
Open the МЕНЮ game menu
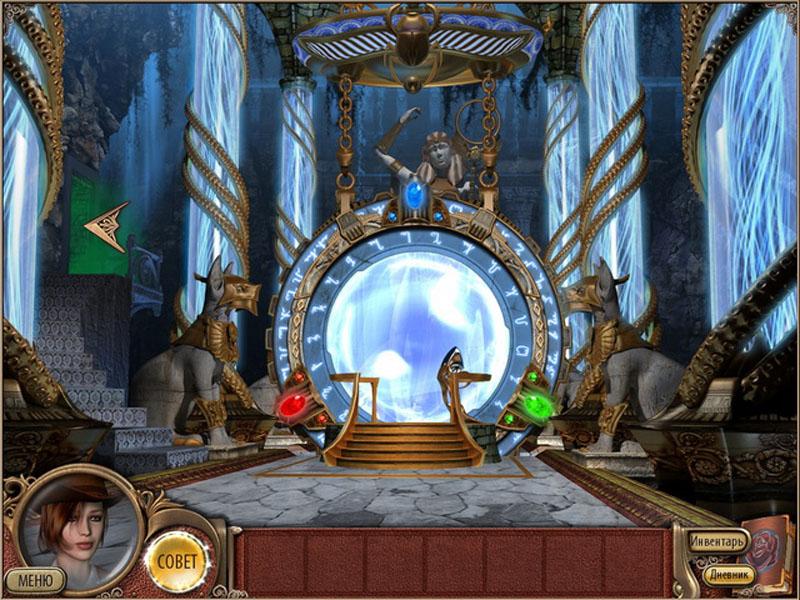pyautogui.click(x=35, y=579)
